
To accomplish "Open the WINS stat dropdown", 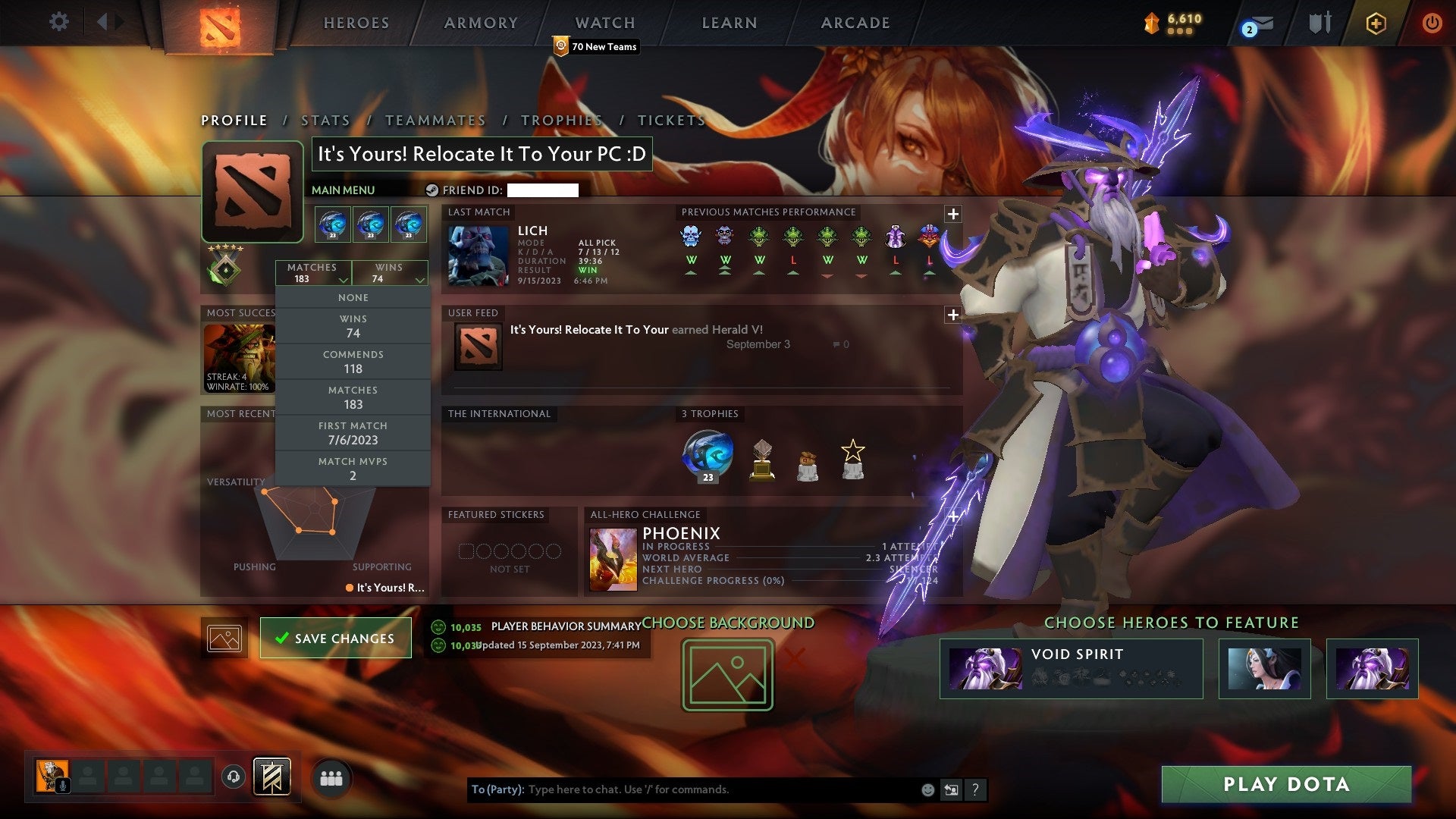I will (x=390, y=273).
